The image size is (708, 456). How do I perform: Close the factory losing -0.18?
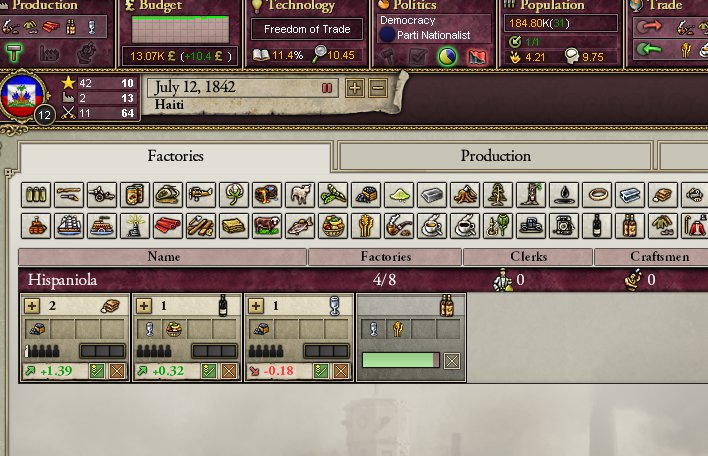click(340, 371)
